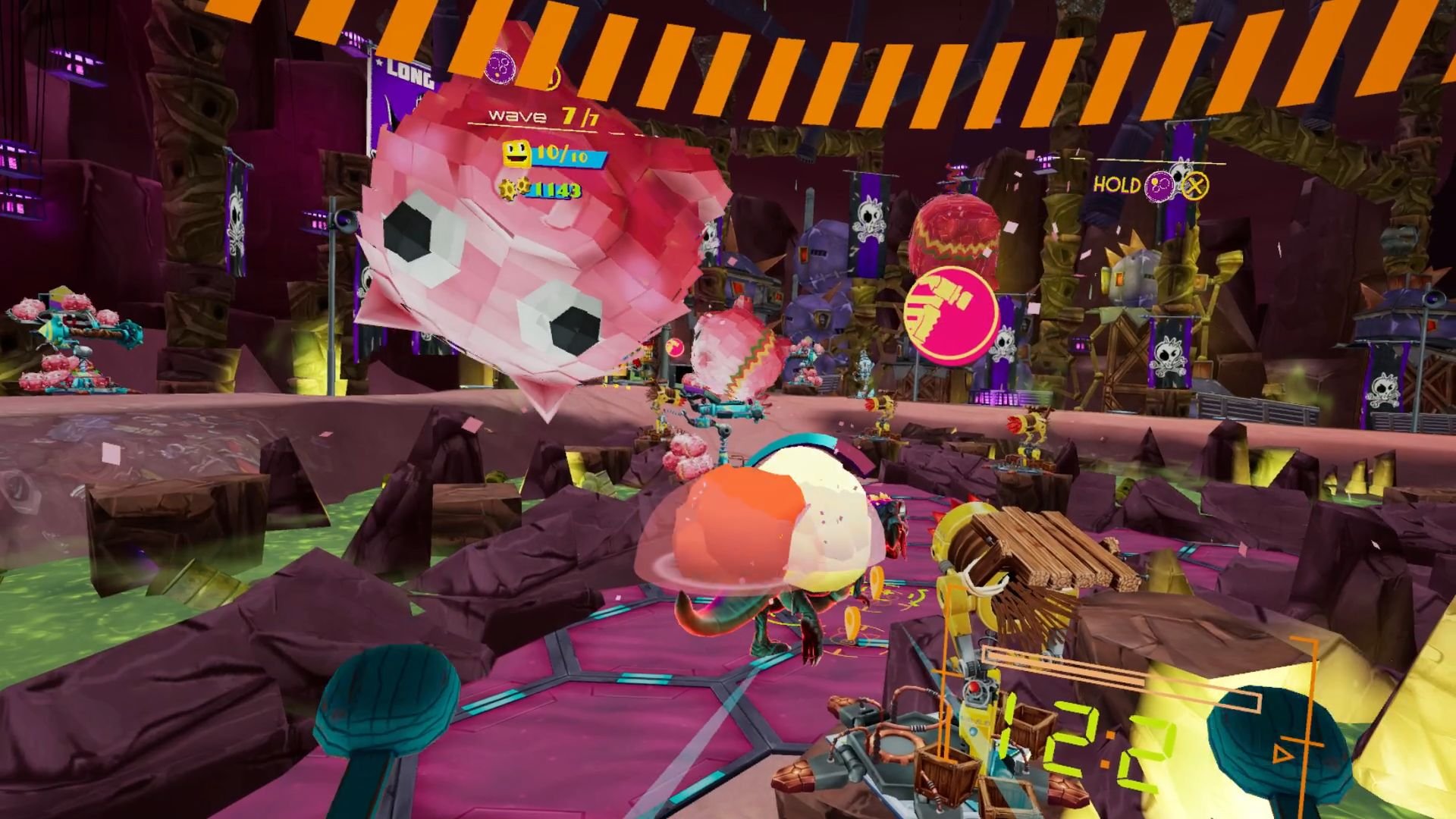This screenshot has width=1456, height=819.
Task: Click the crossed-bones banner on the far right
Action: (1385, 389)
